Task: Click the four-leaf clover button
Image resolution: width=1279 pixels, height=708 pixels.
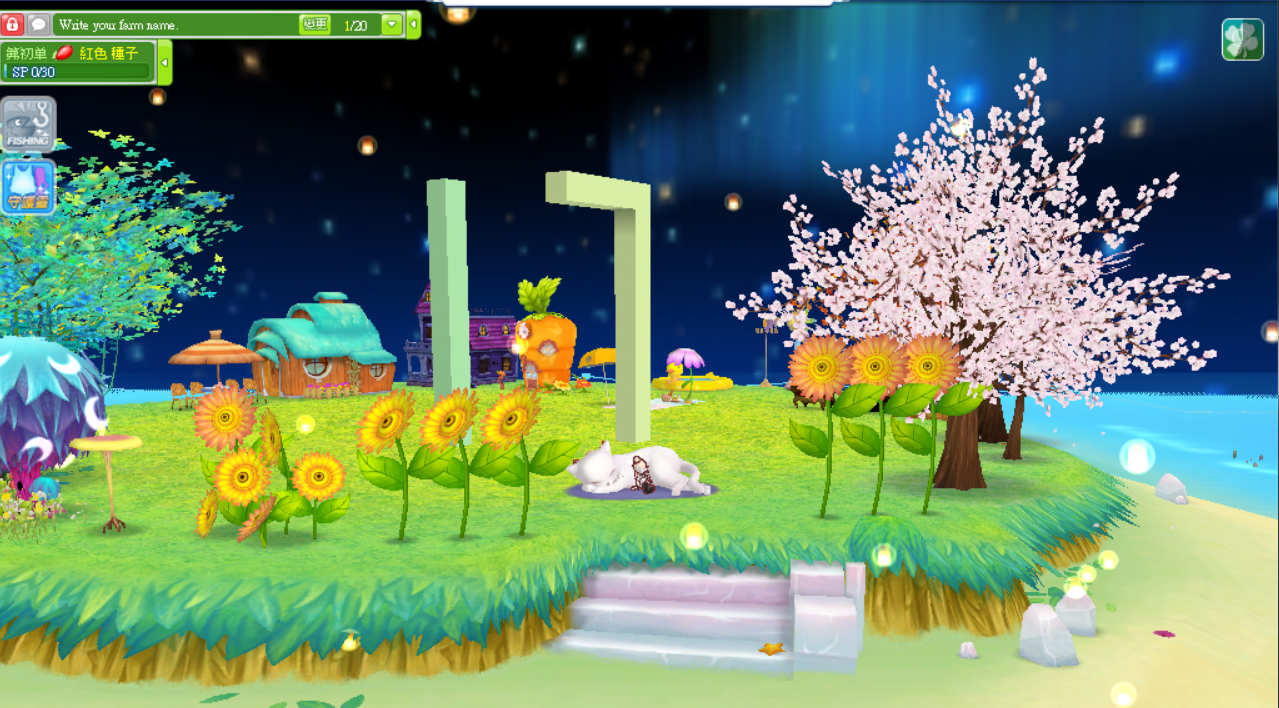Action: coord(1242,40)
